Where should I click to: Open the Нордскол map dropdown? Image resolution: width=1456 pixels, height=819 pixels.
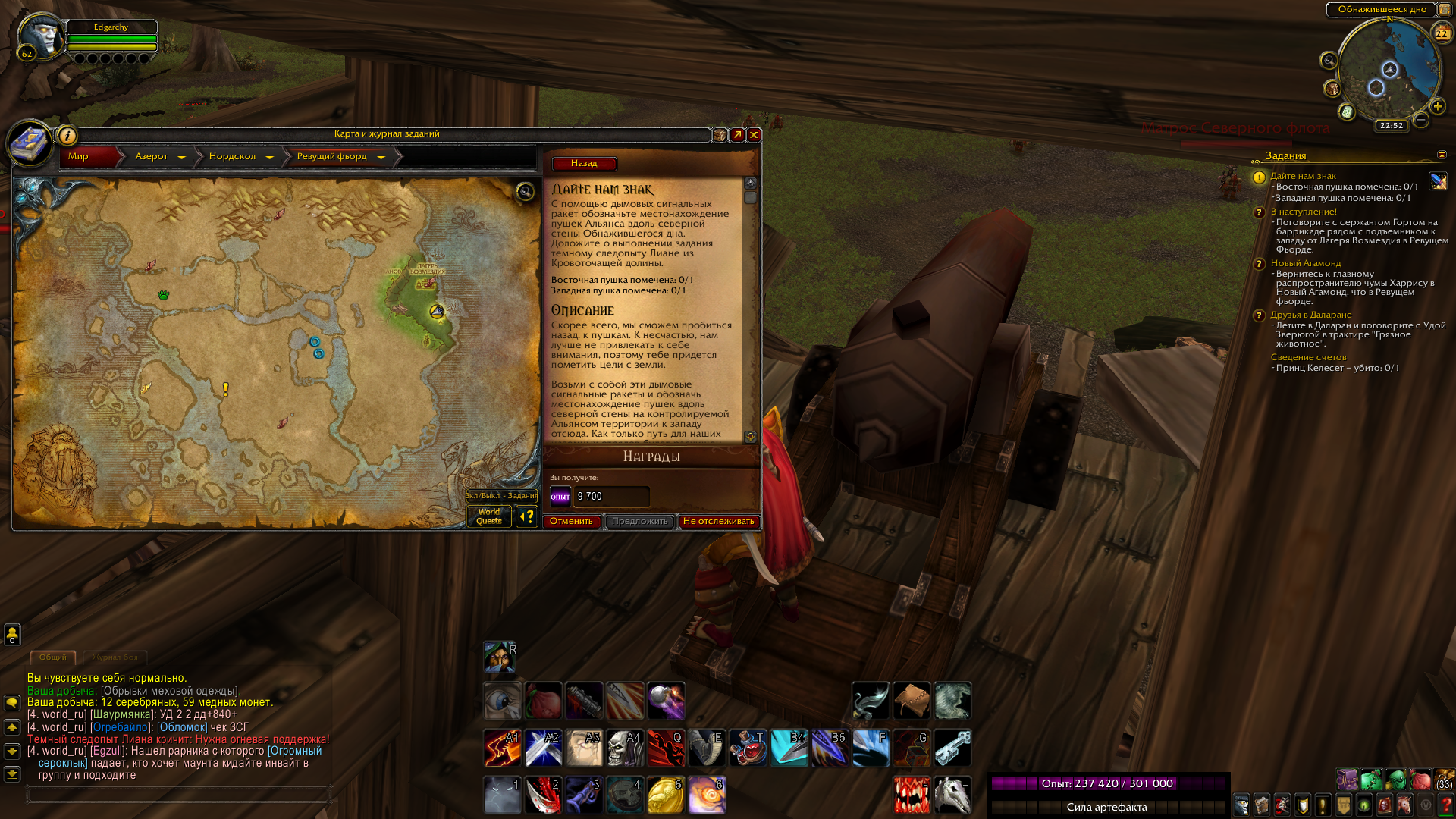tap(269, 157)
